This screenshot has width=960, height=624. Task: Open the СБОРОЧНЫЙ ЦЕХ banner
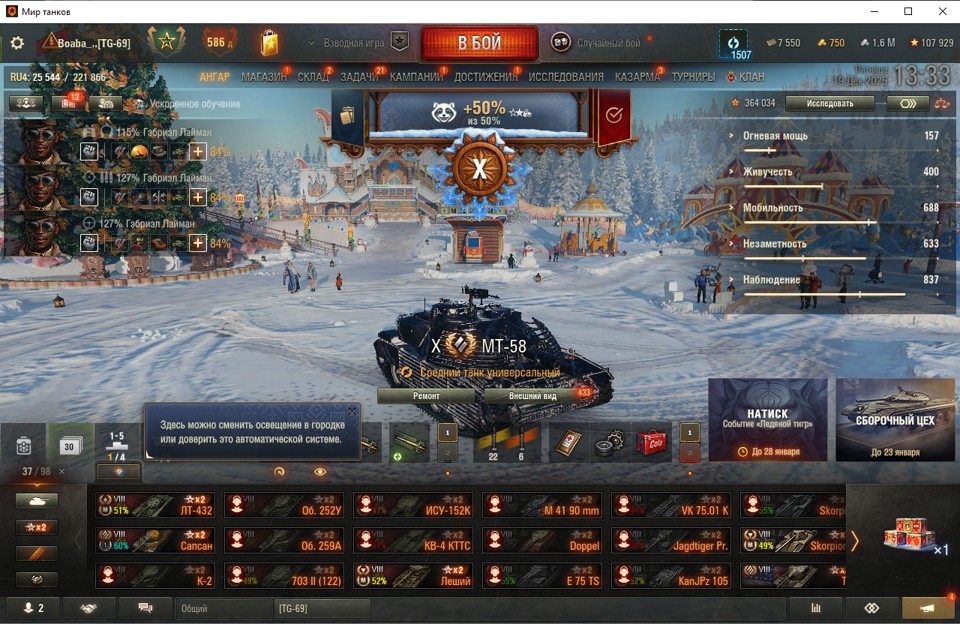(x=895, y=419)
